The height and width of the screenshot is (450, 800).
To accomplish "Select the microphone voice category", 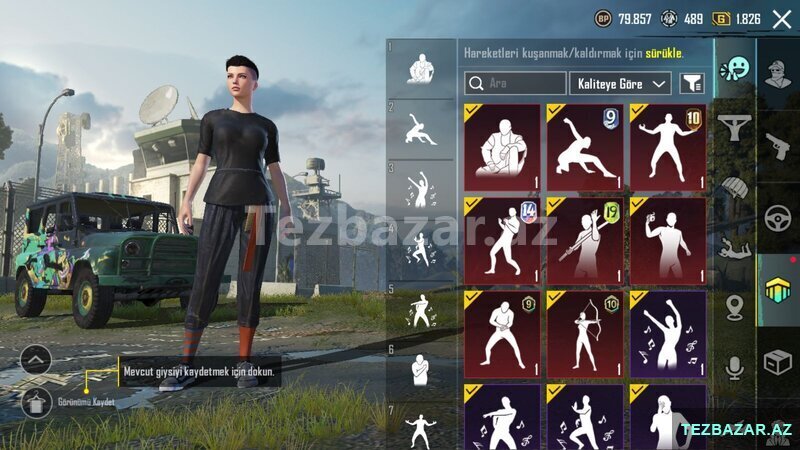I will pos(735,368).
